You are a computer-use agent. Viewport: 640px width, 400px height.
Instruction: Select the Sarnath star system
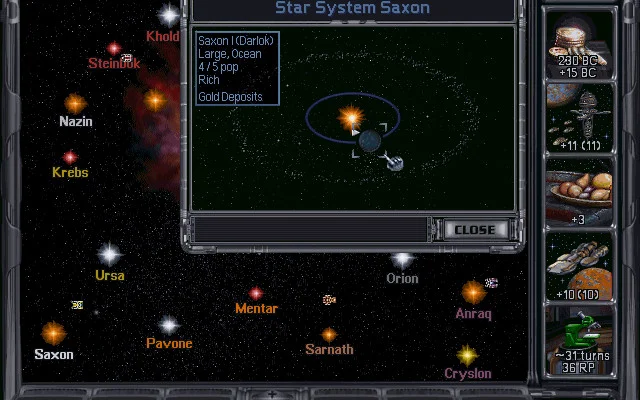click(x=329, y=335)
